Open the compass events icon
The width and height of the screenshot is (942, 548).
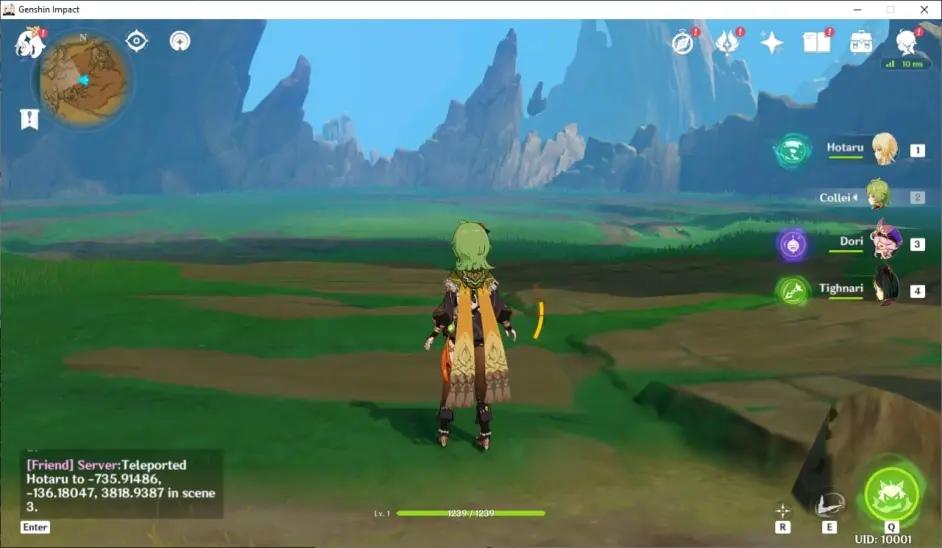[x=683, y=42]
